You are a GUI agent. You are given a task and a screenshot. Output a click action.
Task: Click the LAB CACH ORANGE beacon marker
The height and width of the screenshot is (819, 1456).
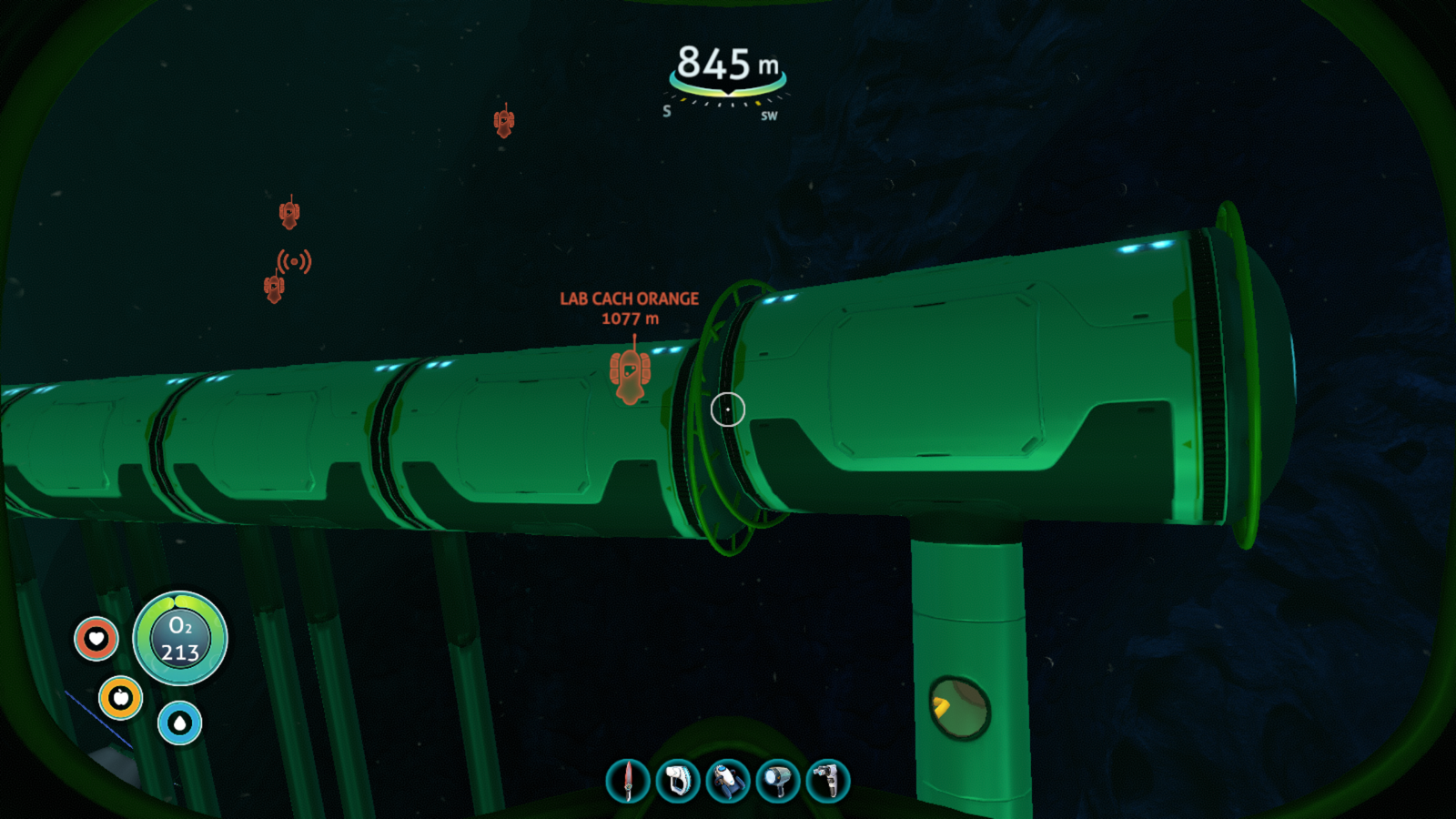pos(630,373)
